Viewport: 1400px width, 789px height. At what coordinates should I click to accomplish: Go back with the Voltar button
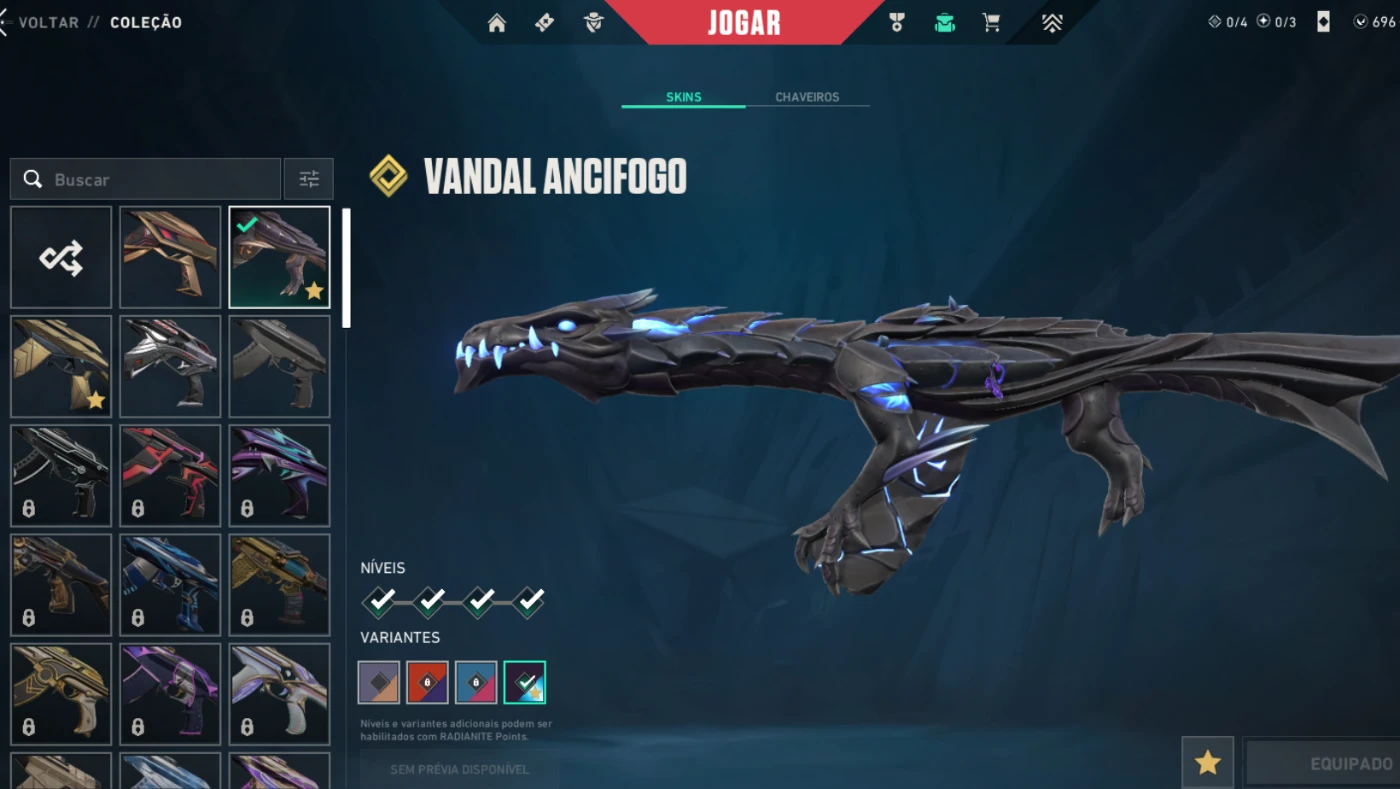(45, 22)
